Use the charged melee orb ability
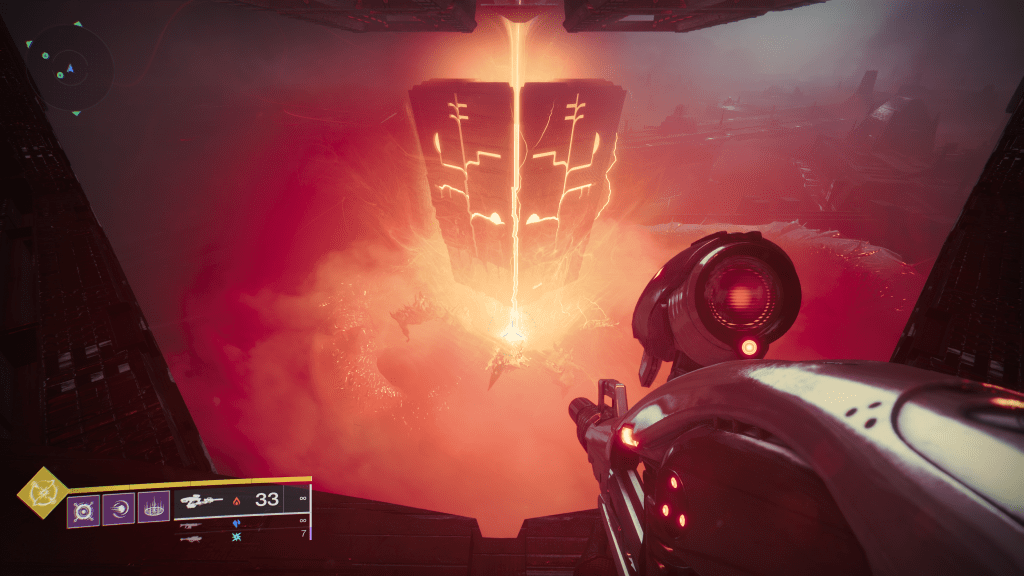The height and width of the screenshot is (576, 1024). (x=118, y=510)
